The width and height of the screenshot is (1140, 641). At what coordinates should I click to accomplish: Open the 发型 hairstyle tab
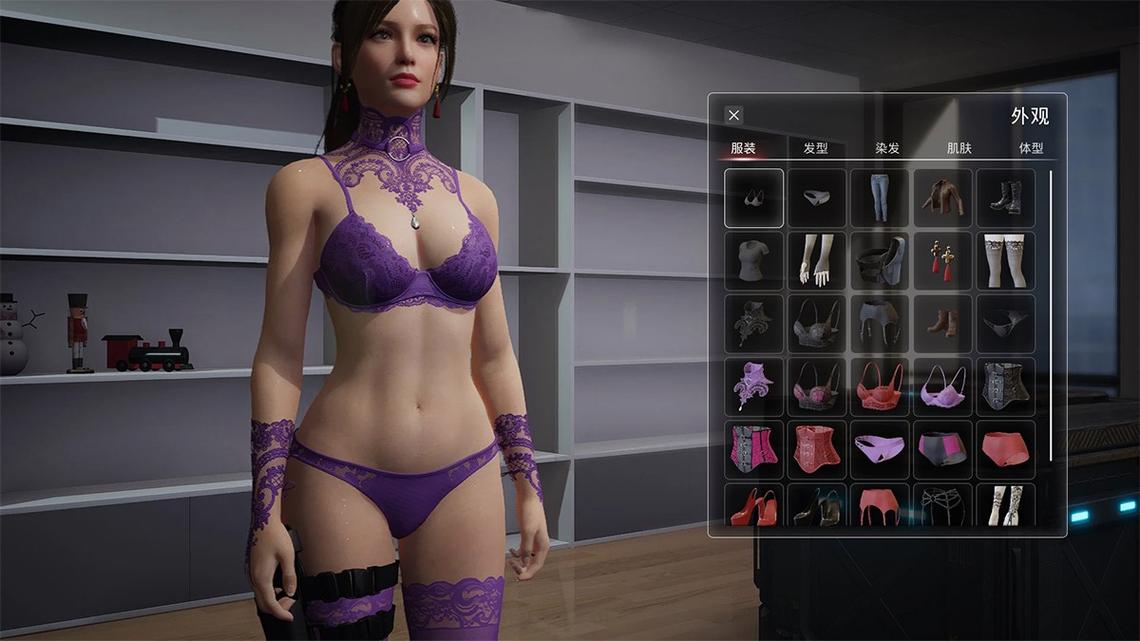coord(816,149)
